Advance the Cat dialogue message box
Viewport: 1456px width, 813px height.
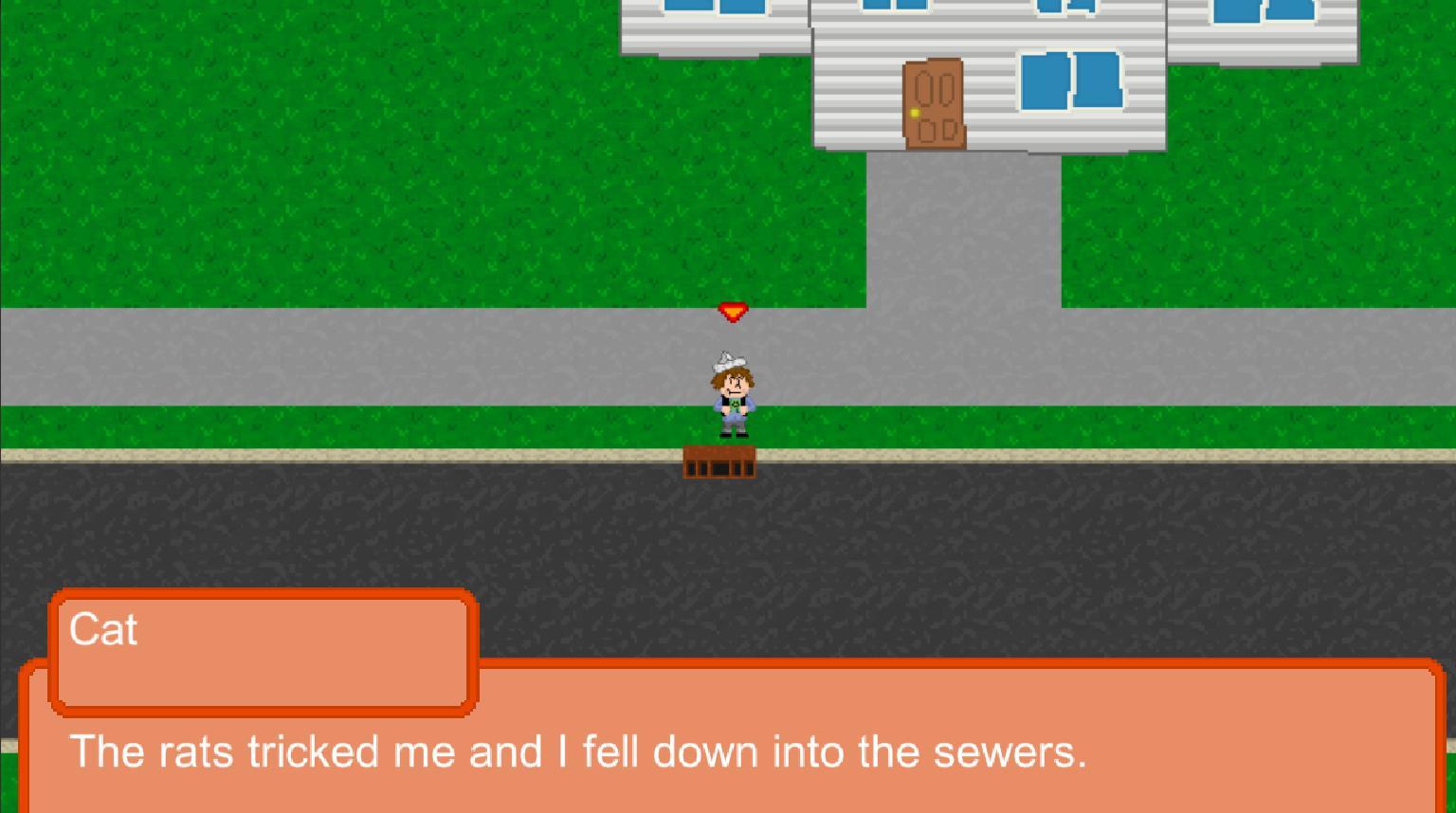[x=728, y=750]
